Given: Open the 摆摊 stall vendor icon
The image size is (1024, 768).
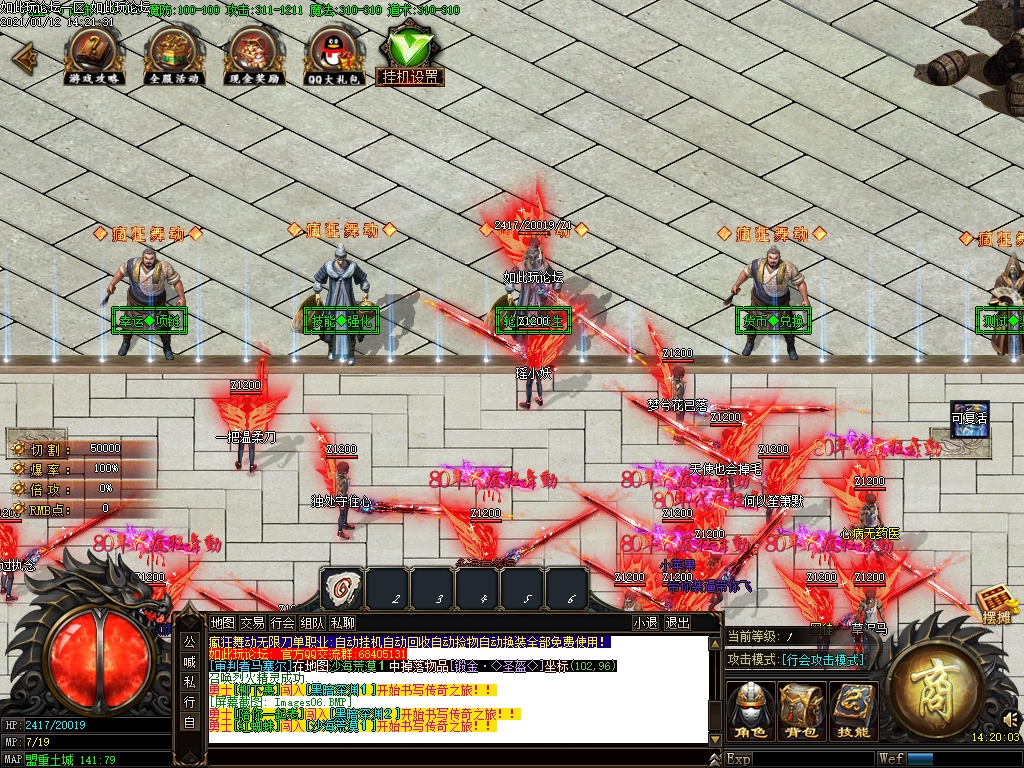Looking at the screenshot, I should point(996,605).
